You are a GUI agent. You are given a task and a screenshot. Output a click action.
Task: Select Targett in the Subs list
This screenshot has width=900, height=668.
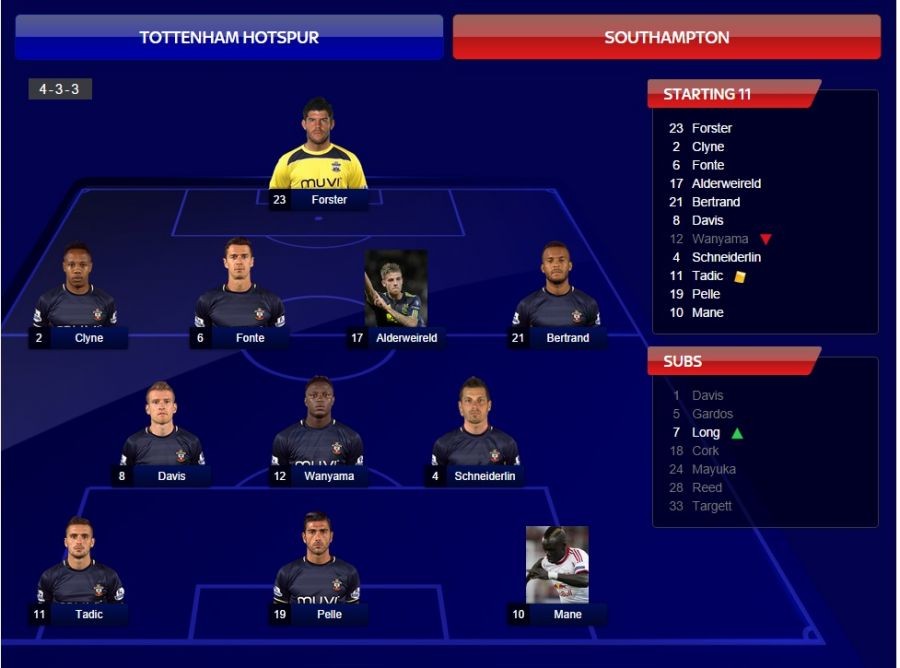711,506
